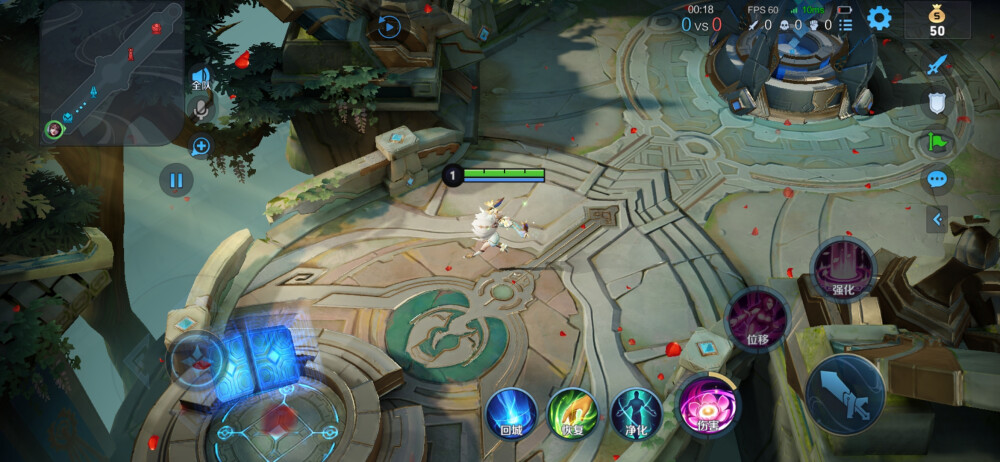Tap the minimap panel
Viewport: 1000px width, 462px height.
(x=111, y=73)
